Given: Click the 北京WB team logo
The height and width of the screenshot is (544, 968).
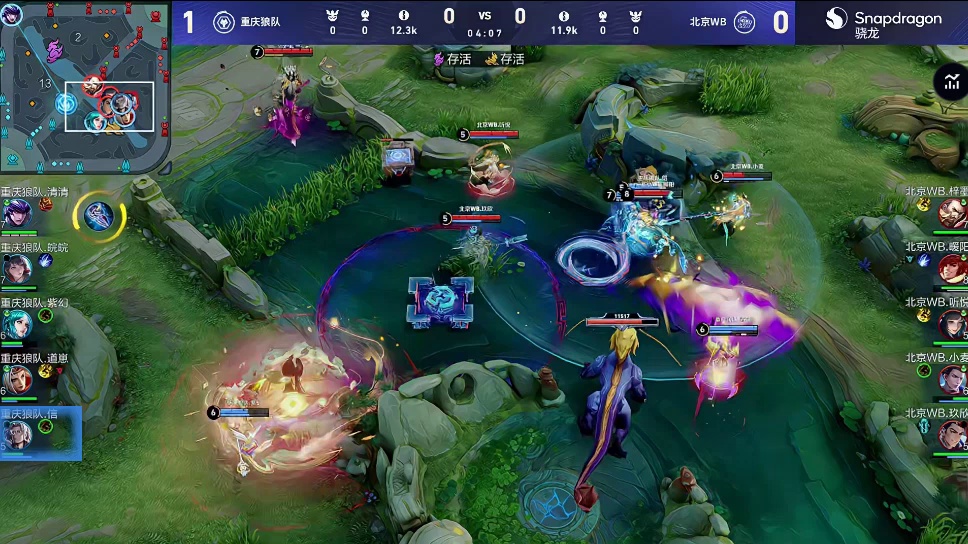Looking at the screenshot, I should (743, 22).
